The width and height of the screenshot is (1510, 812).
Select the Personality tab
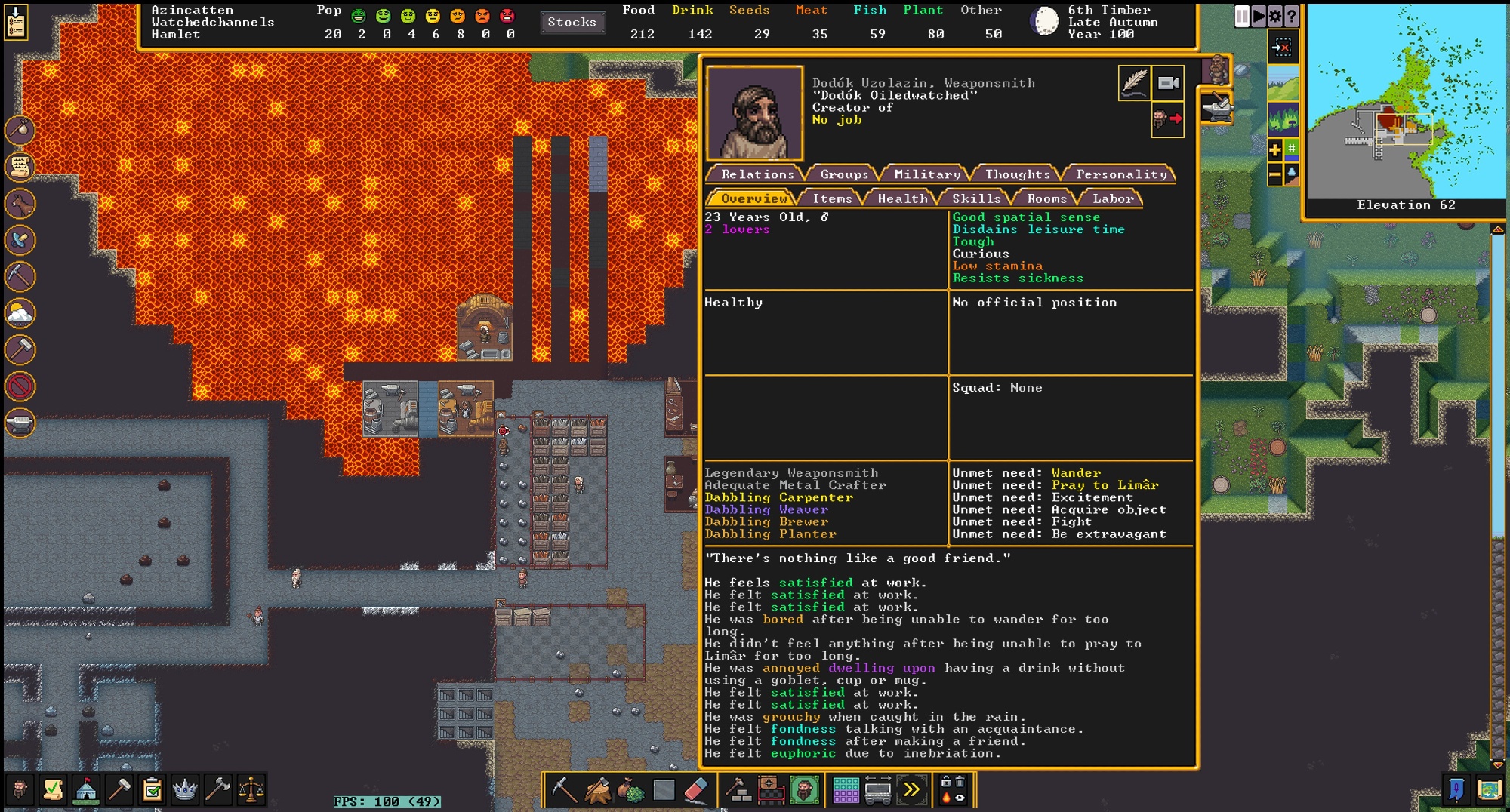coord(1121,174)
